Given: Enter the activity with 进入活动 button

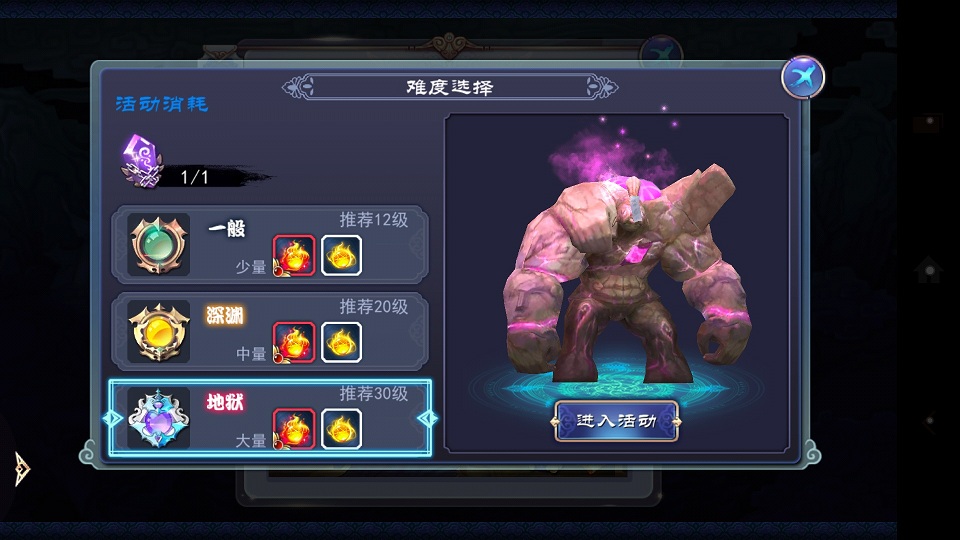Looking at the screenshot, I should pyautogui.click(x=617, y=421).
